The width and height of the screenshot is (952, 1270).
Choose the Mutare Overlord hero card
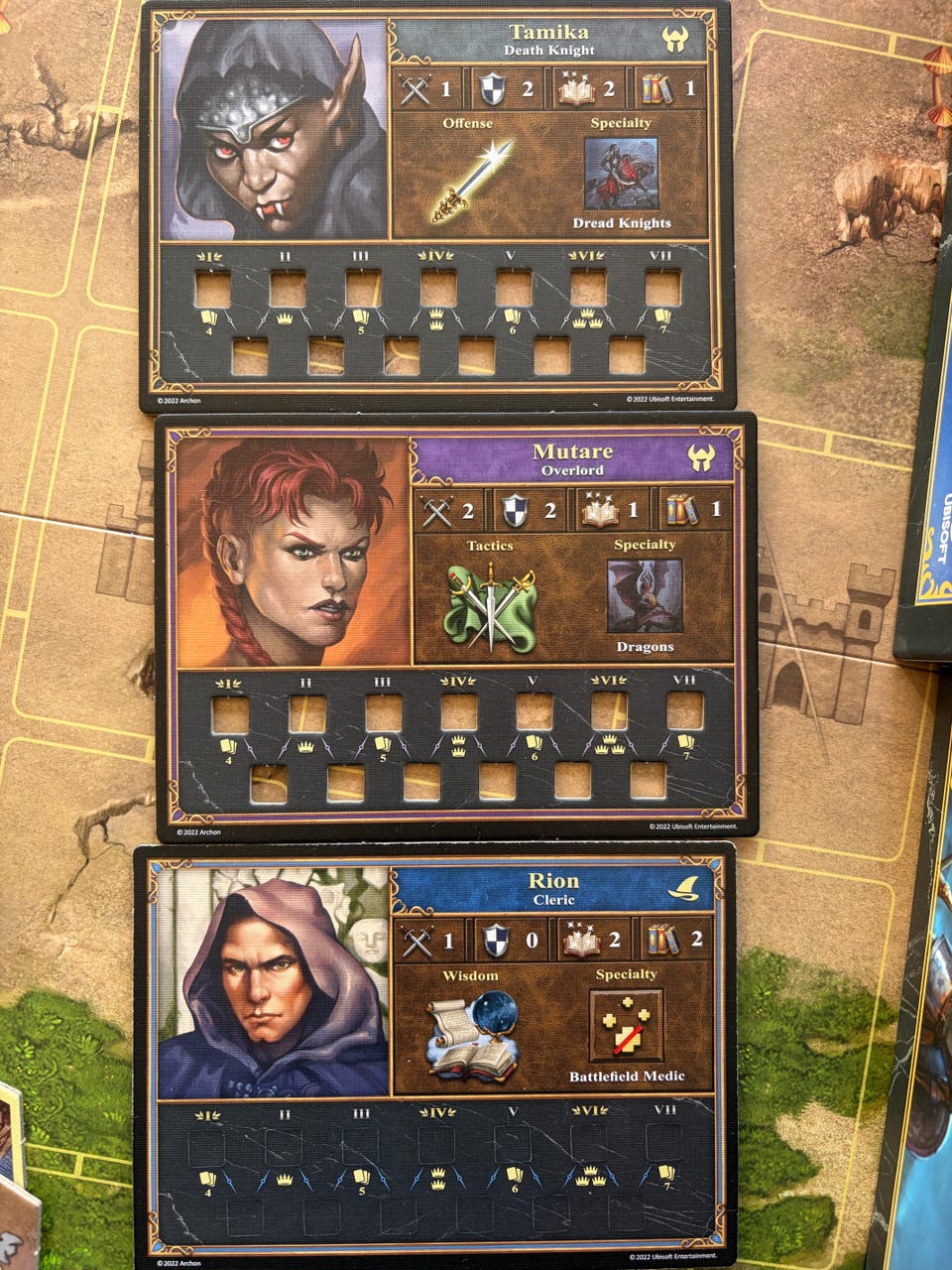coord(456,627)
